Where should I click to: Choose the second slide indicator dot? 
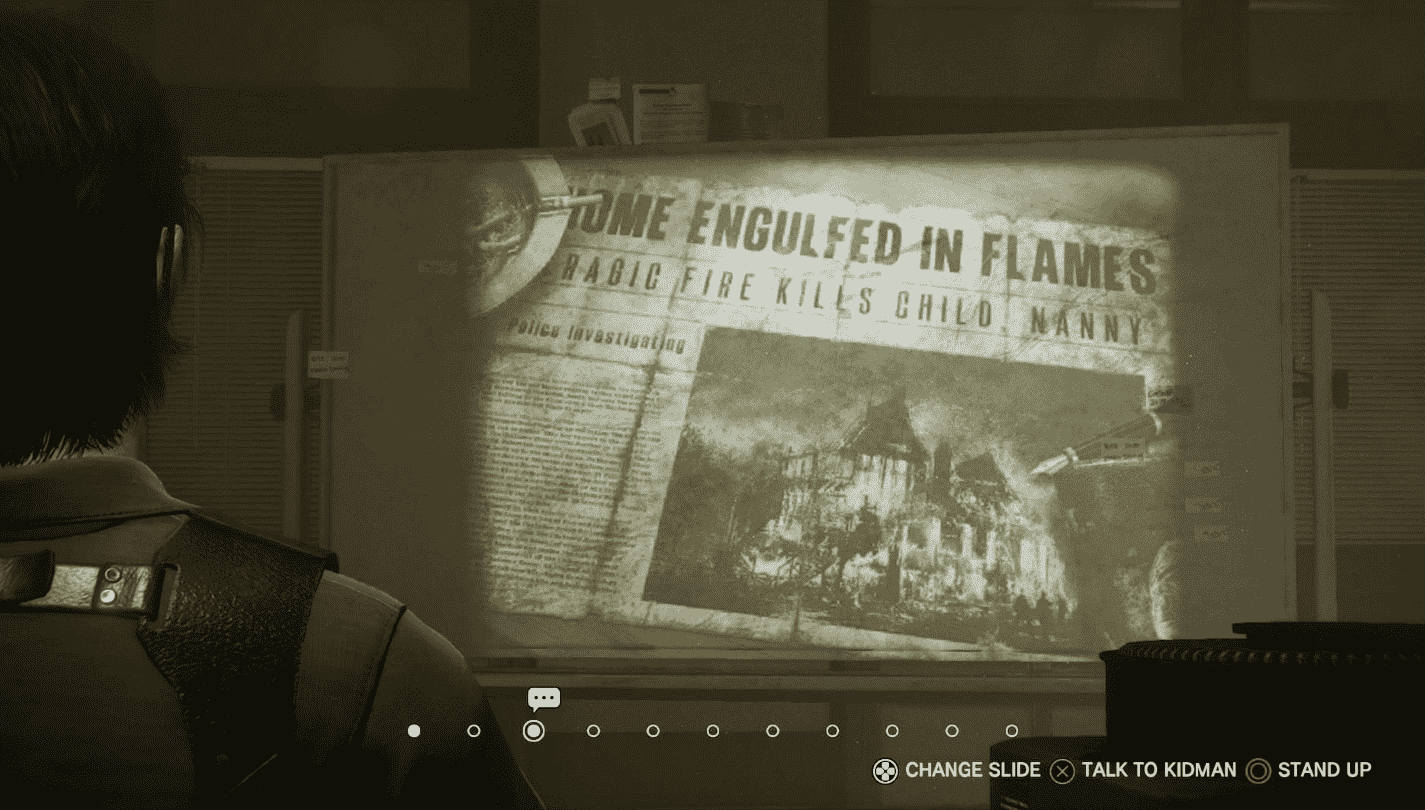click(x=474, y=731)
